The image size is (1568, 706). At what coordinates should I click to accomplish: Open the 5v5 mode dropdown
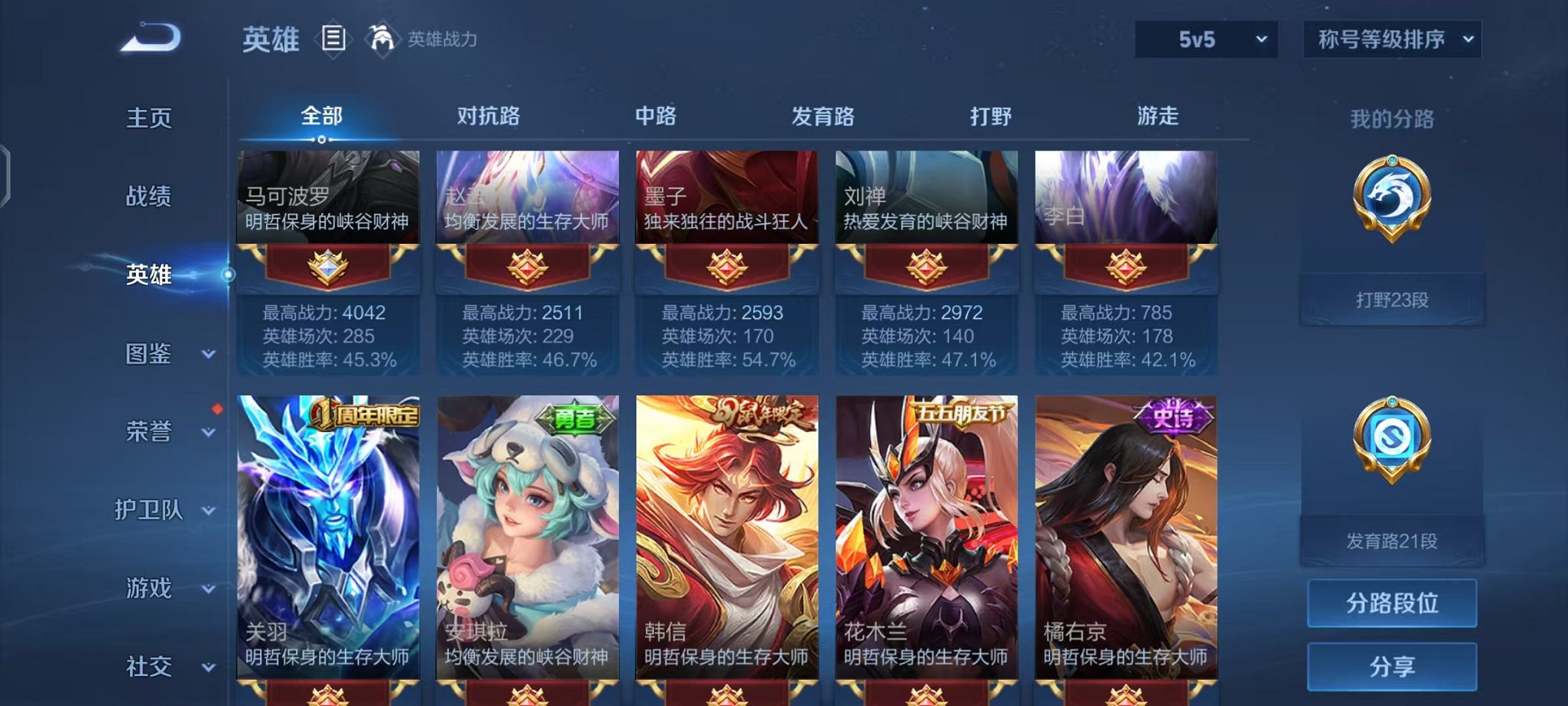pos(1204,37)
